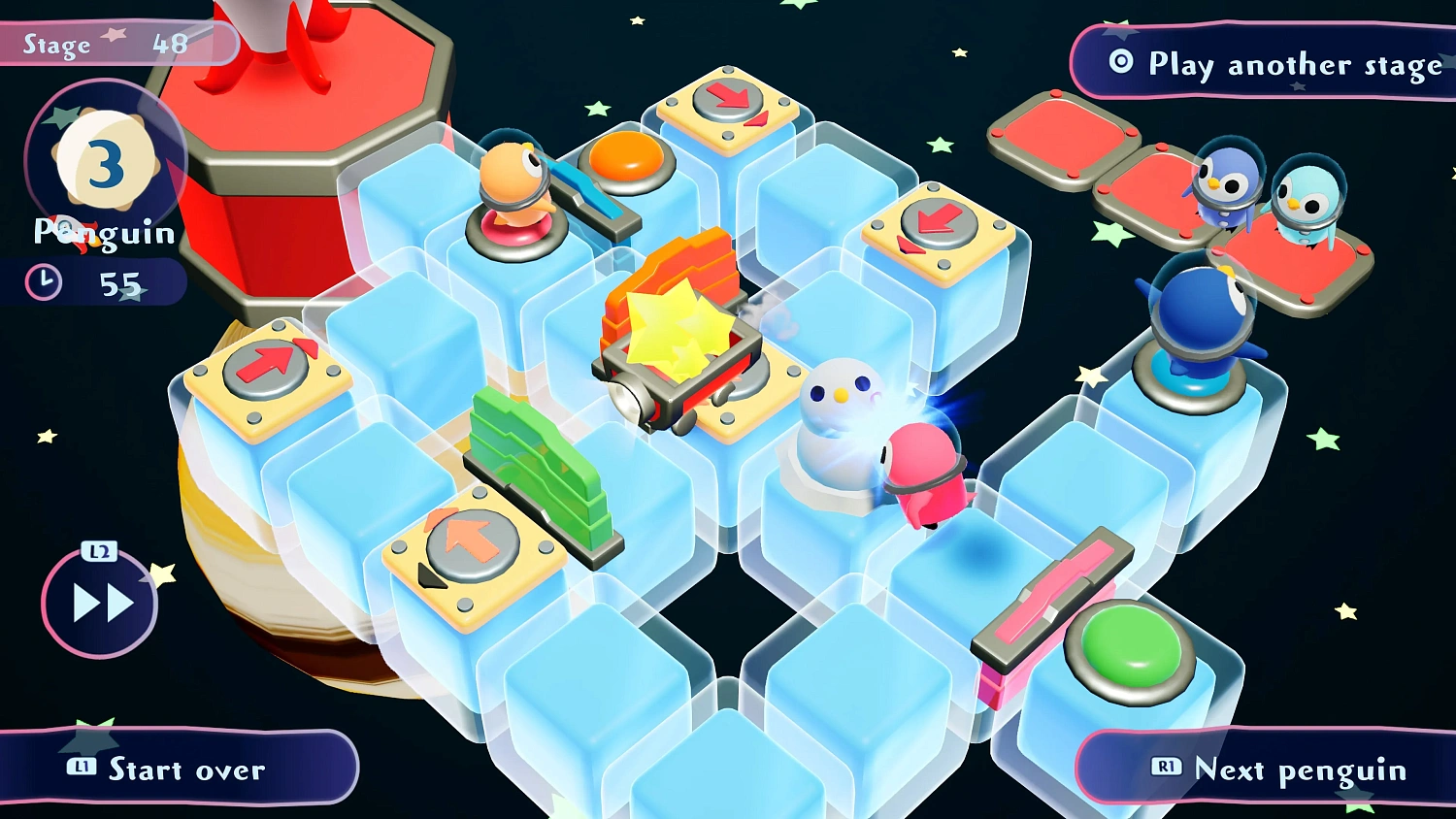This screenshot has width=1456, height=819.
Task: Click the clock timer icon showing 55
Action: pyautogui.click(x=44, y=282)
